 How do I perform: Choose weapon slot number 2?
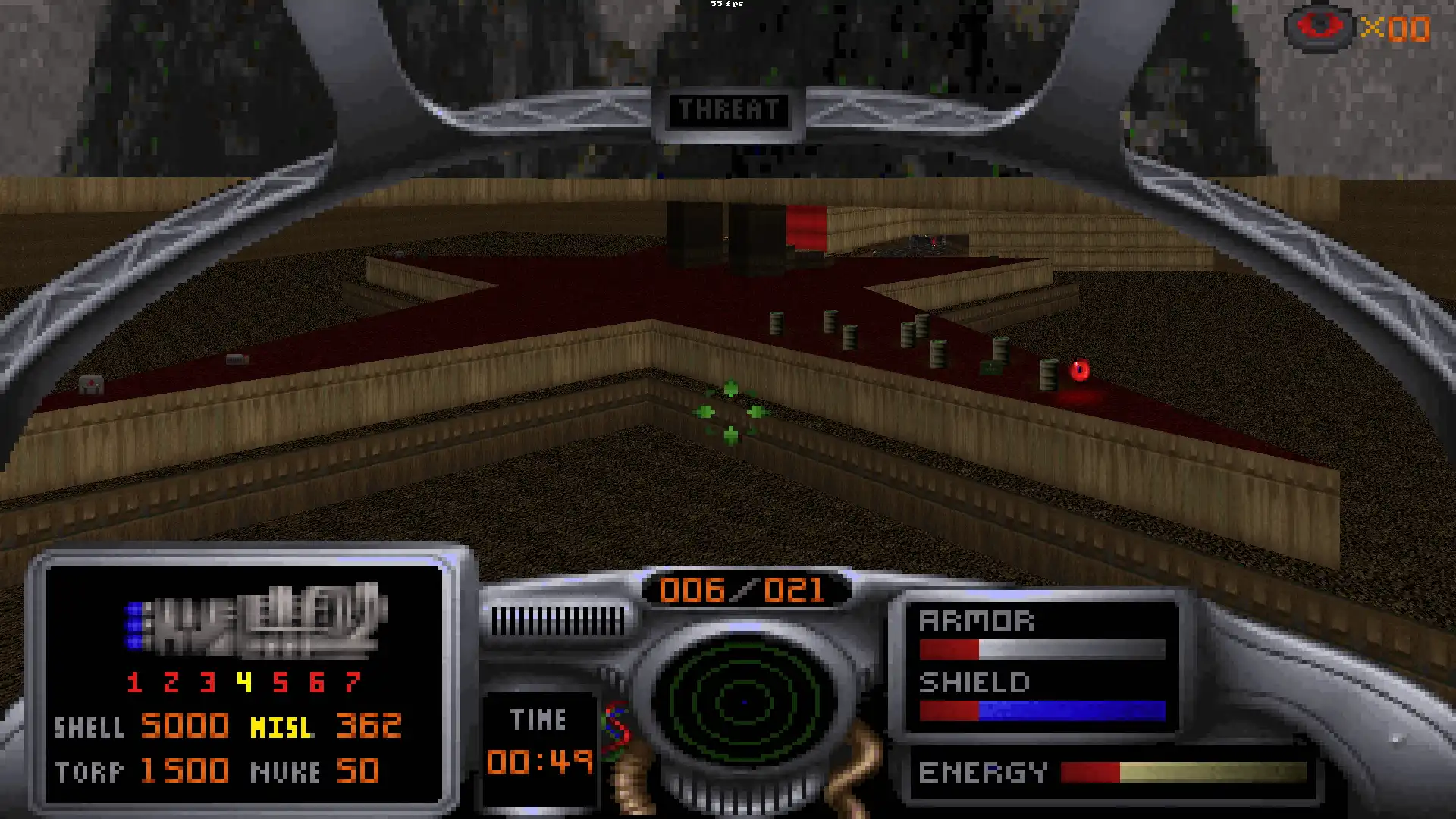coord(171,682)
